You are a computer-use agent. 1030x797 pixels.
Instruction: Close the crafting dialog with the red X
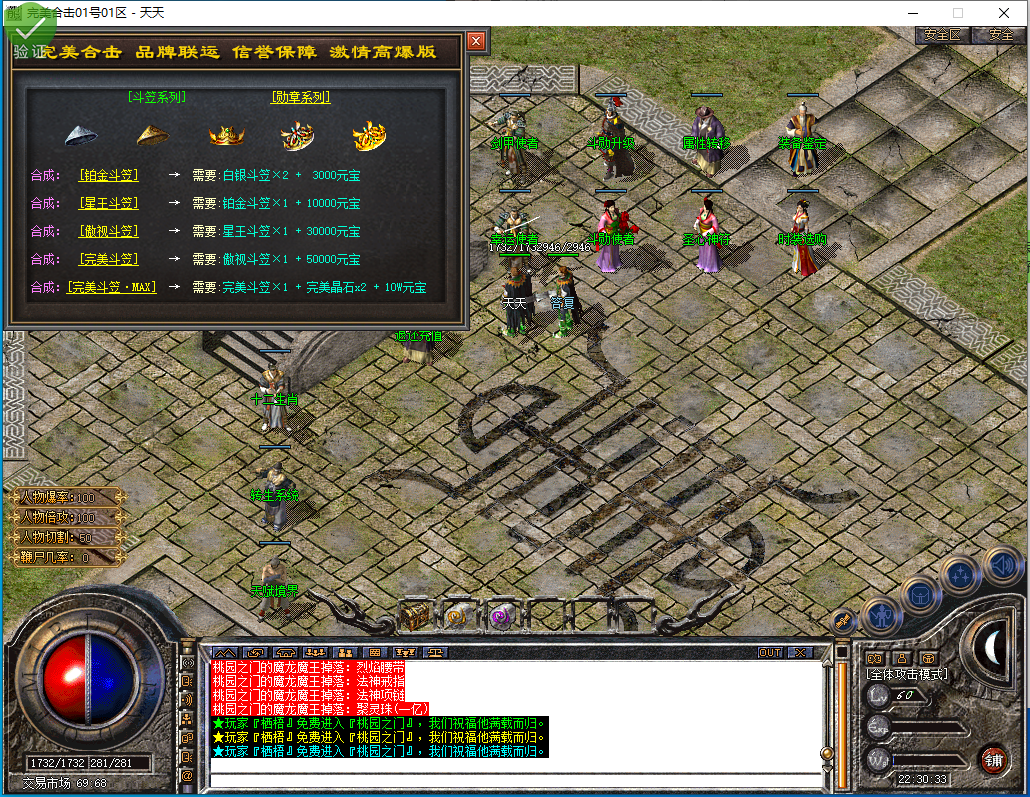click(476, 41)
